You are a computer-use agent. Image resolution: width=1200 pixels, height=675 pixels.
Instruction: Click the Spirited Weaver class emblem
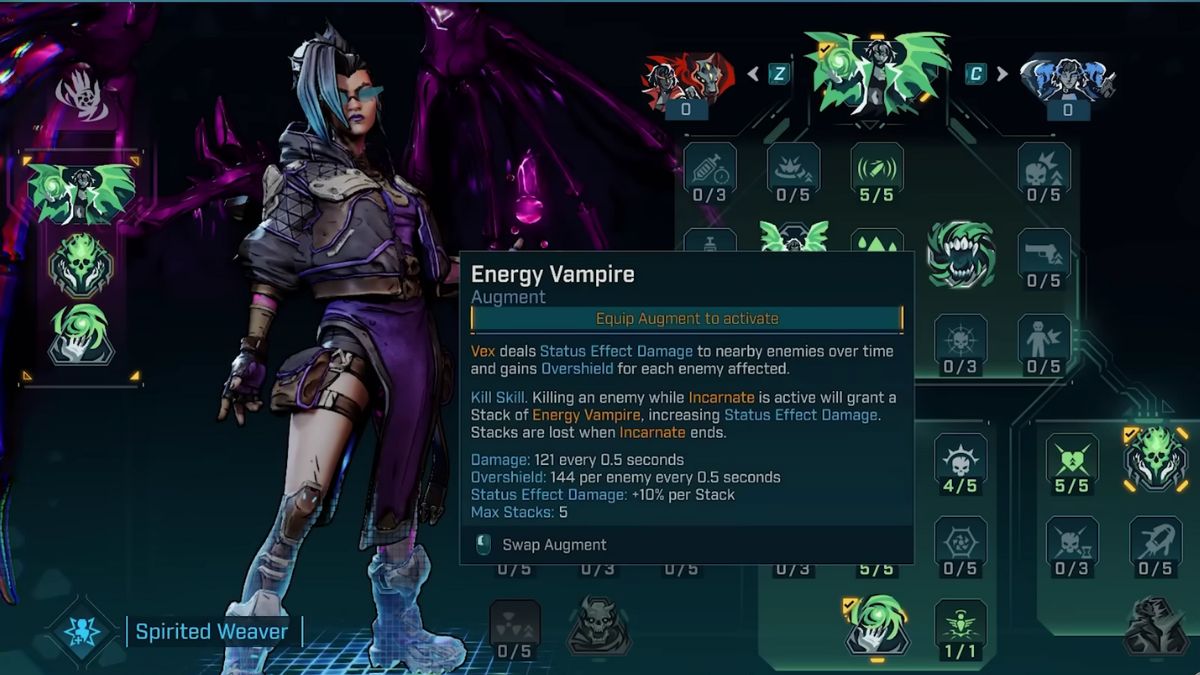(x=82, y=632)
